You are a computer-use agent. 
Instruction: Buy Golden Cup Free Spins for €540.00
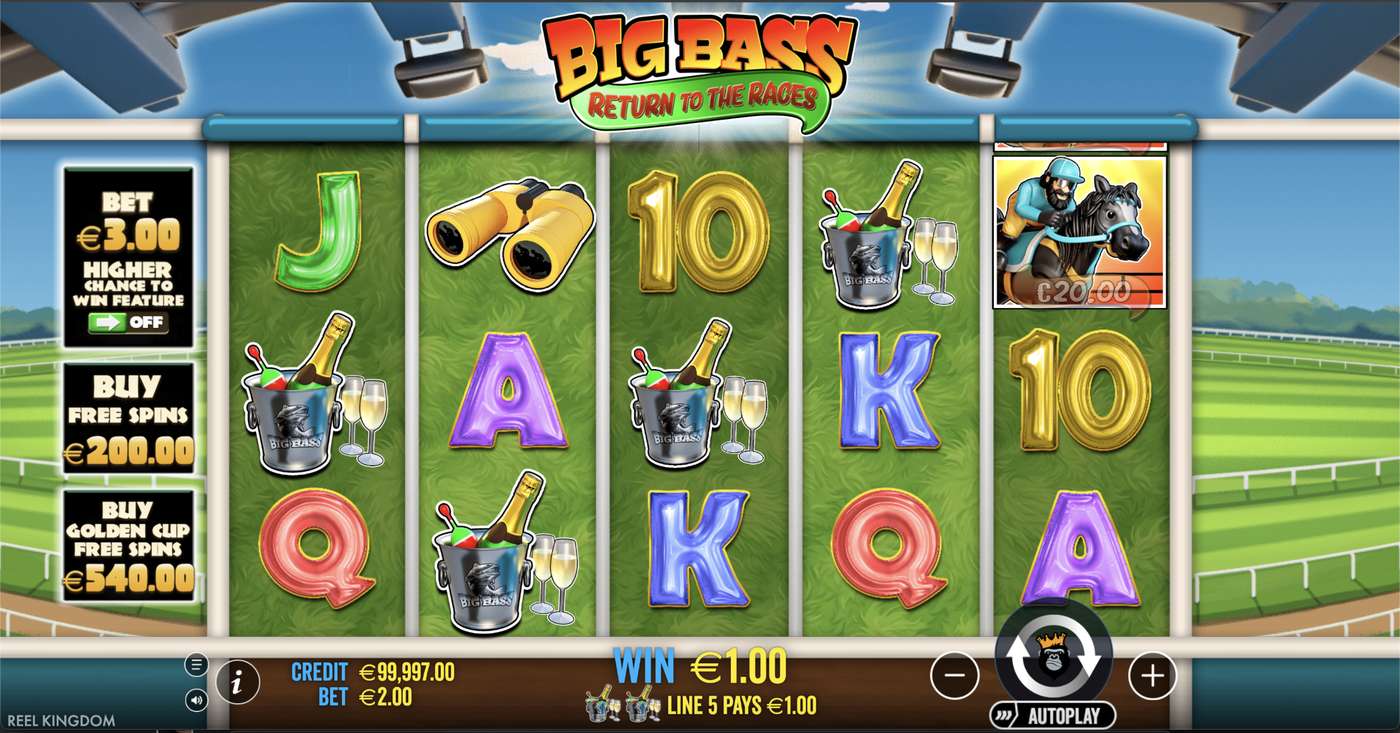tap(126, 547)
